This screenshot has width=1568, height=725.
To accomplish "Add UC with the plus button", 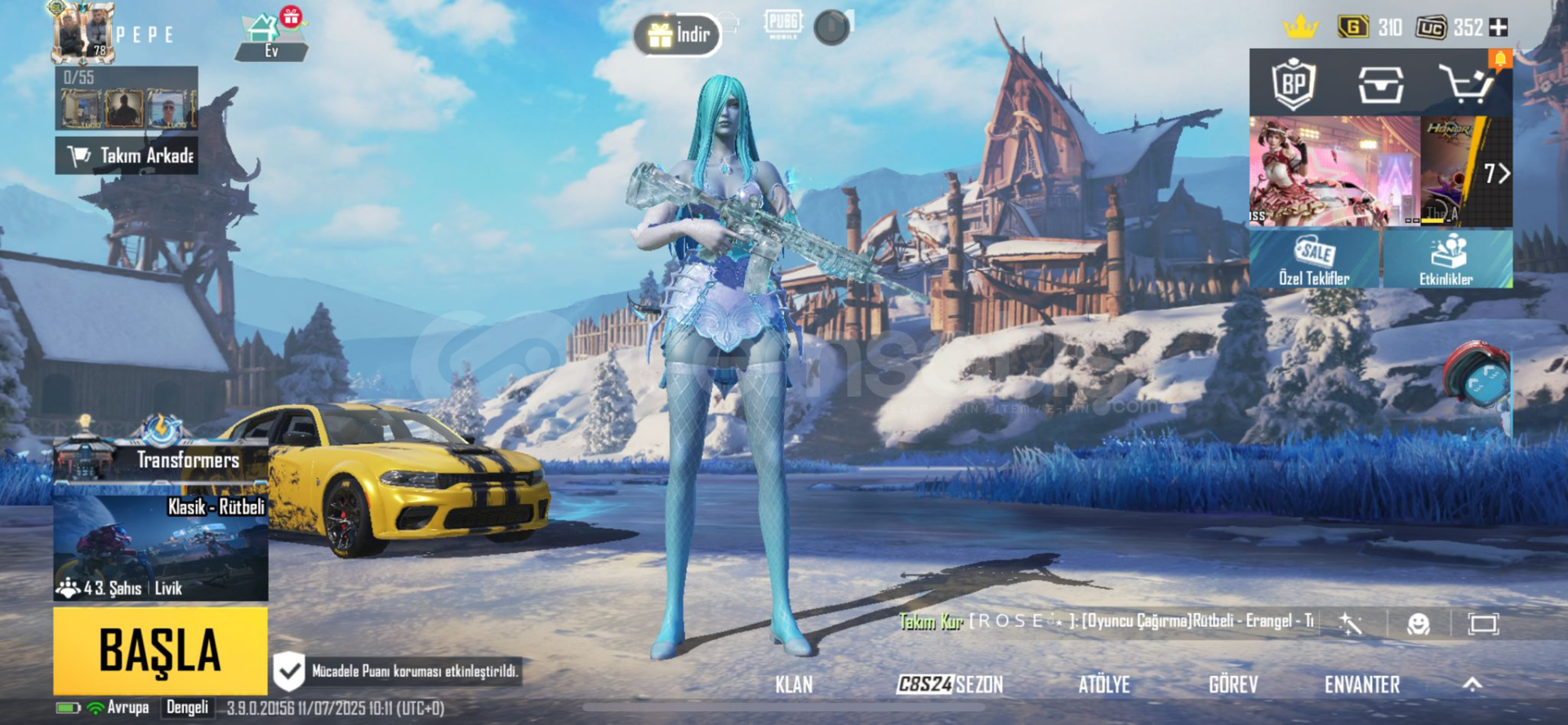I will click(1499, 28).
